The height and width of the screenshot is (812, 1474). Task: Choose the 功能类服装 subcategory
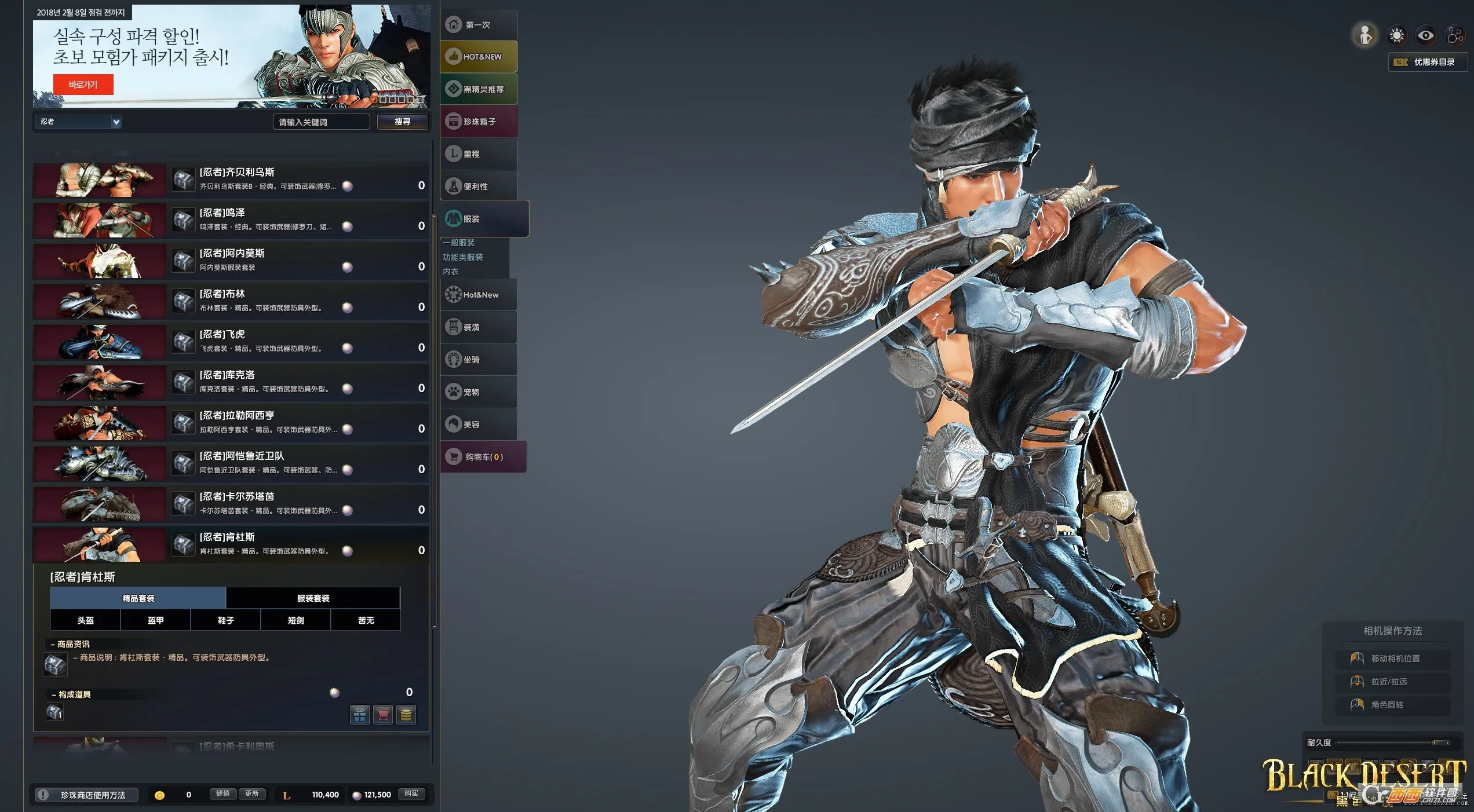coord(463,257)
